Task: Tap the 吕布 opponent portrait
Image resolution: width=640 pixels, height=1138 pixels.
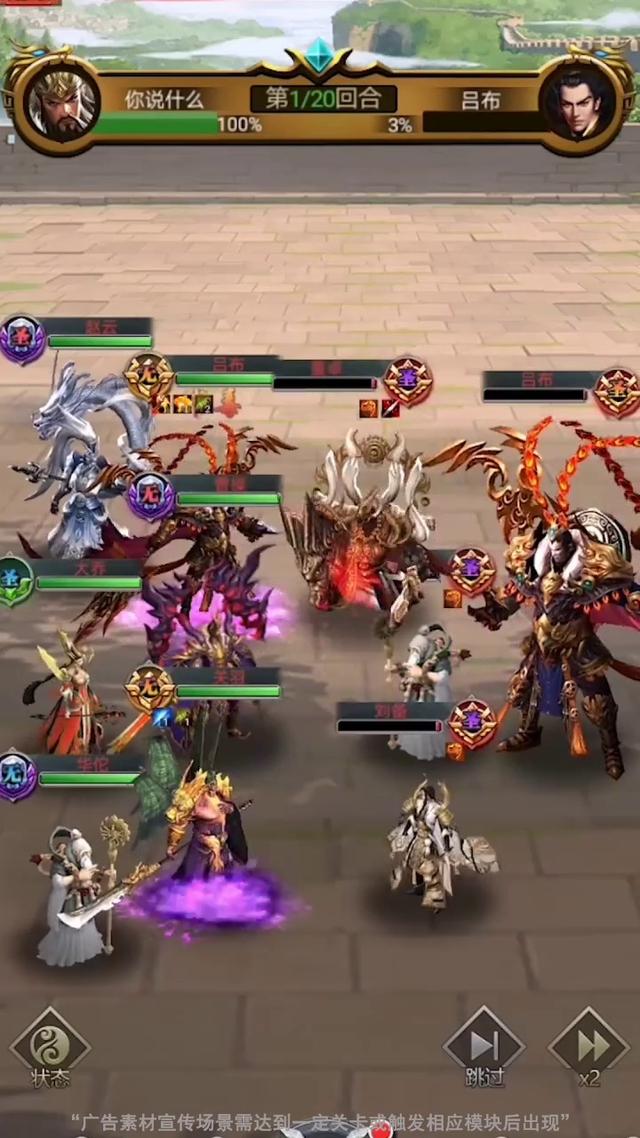Action: click(578, 104)
